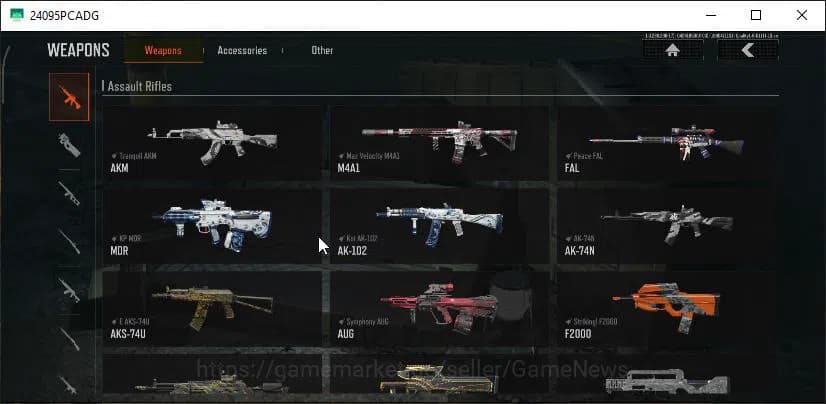Choose the Symphony AUG rifle
Viewport: 826px width, 404px height.
(439, 307)
